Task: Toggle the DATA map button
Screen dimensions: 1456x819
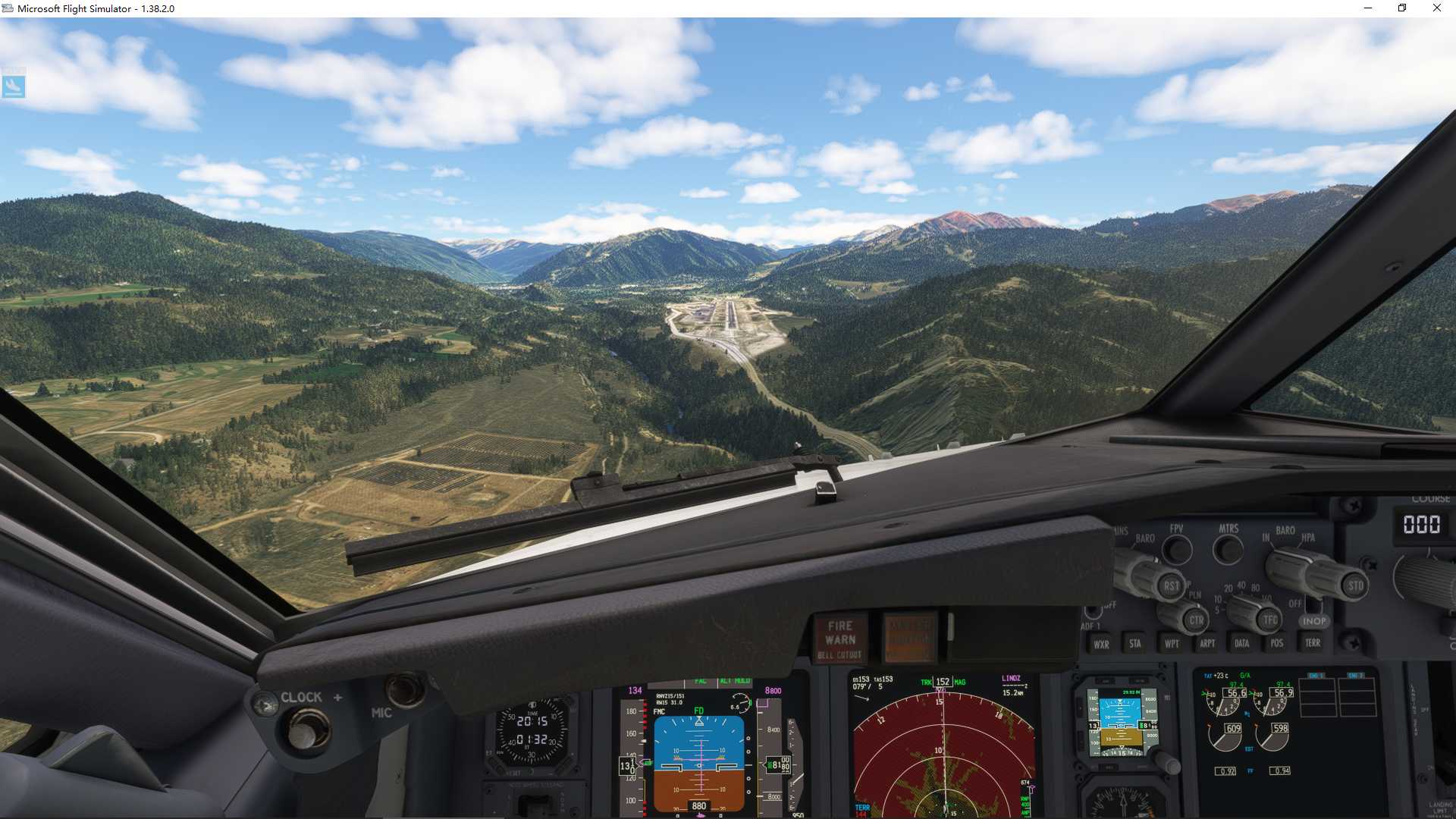Action: [1241, 643]
